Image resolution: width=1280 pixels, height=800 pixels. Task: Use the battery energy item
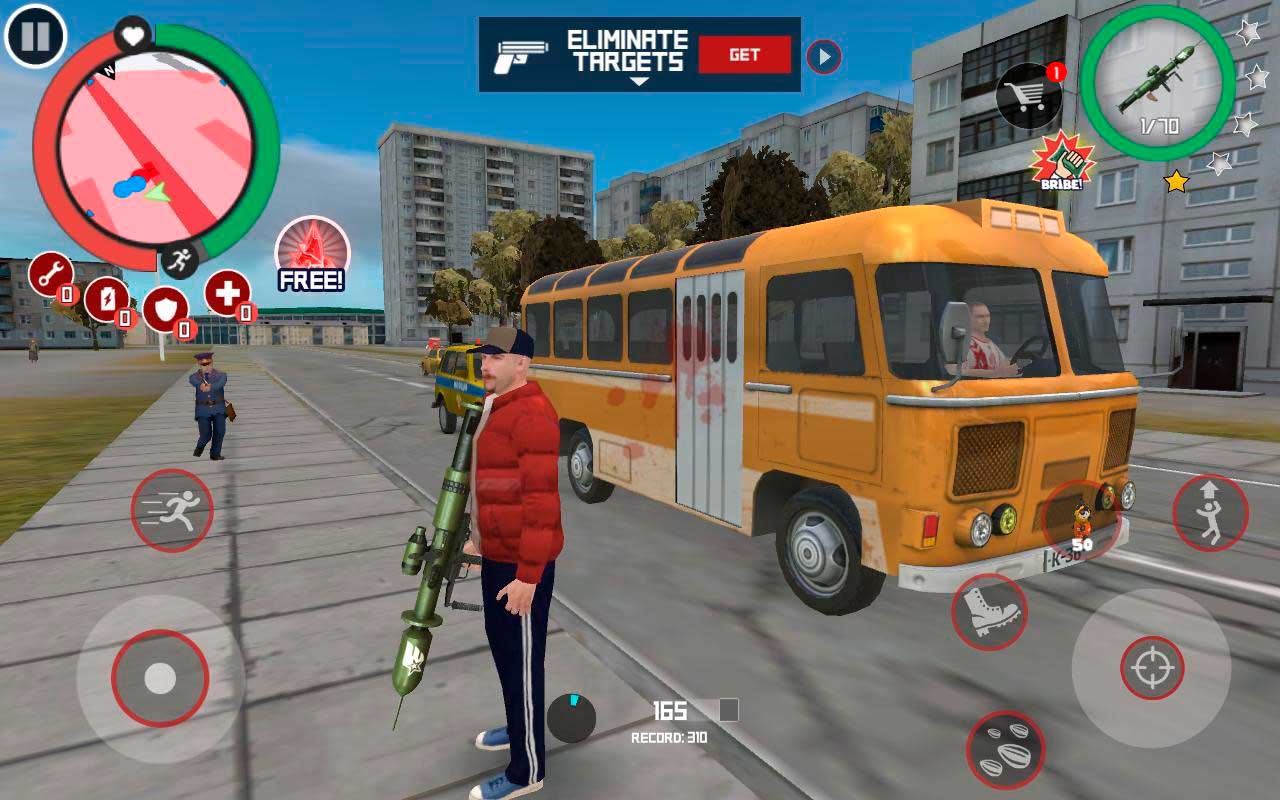click(x=106, y=299)
